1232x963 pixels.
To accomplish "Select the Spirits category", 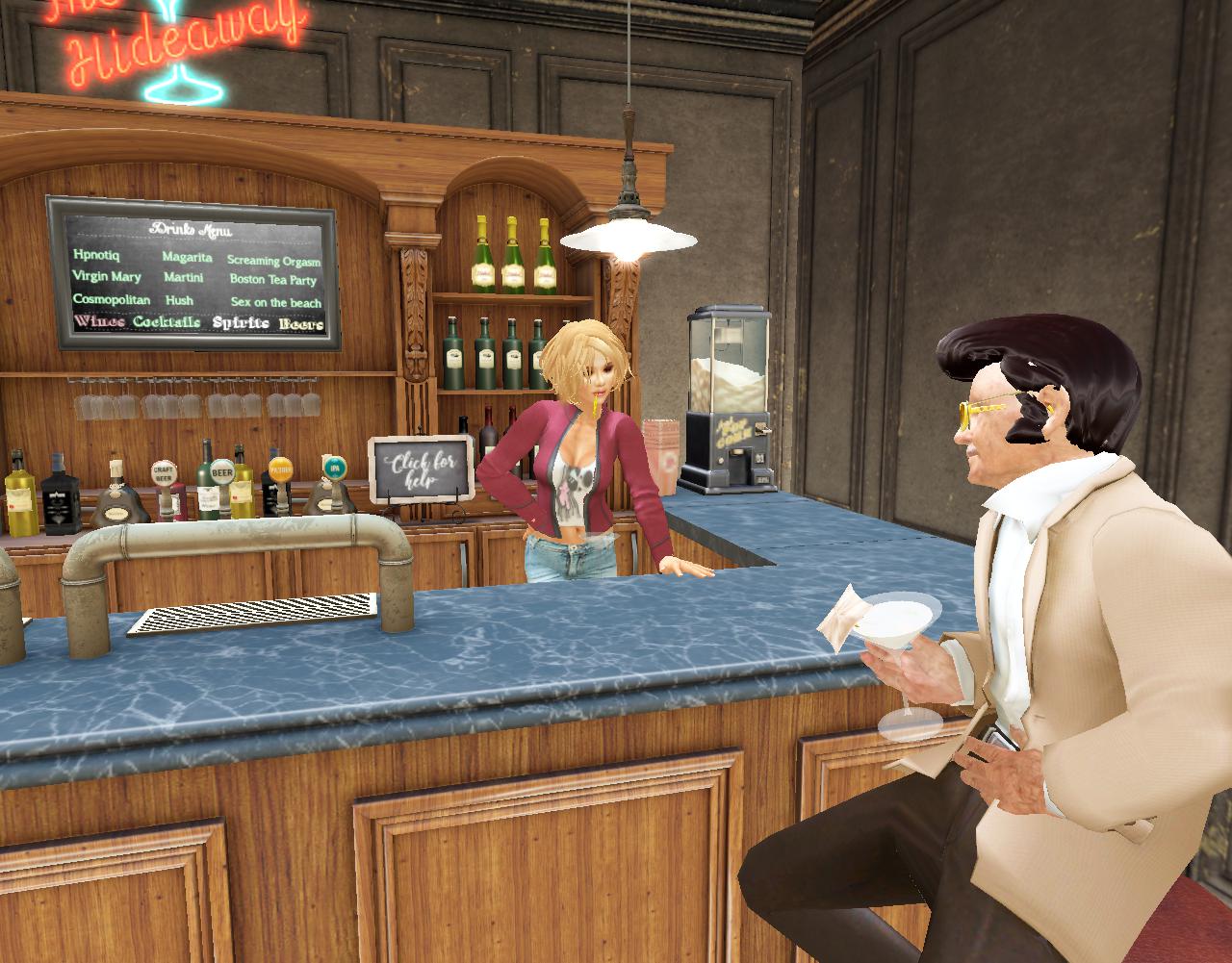I will point(241,323).
